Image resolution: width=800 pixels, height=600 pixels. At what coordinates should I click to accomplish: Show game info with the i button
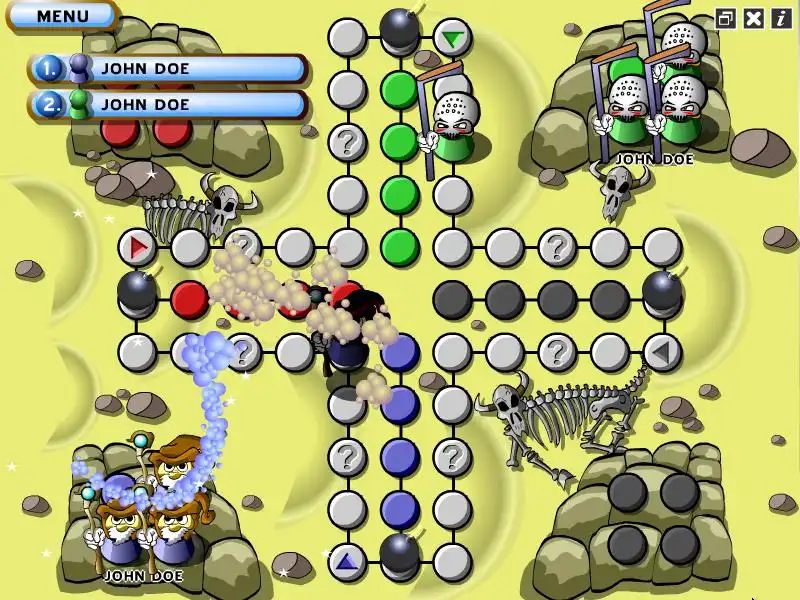point(780,18)
